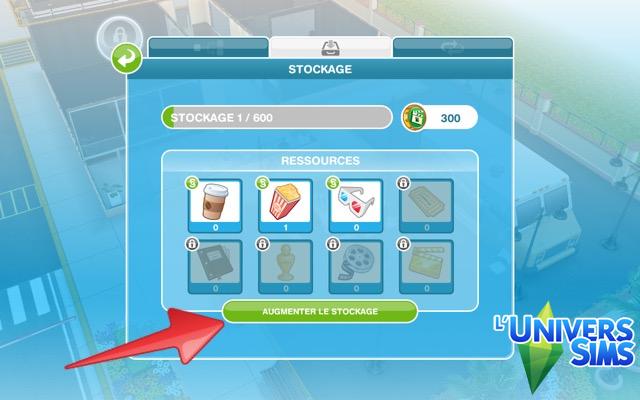Choose the 3D glasses resource slot
This screenshot has height=400, width=640.
click(x=356, y=203)
